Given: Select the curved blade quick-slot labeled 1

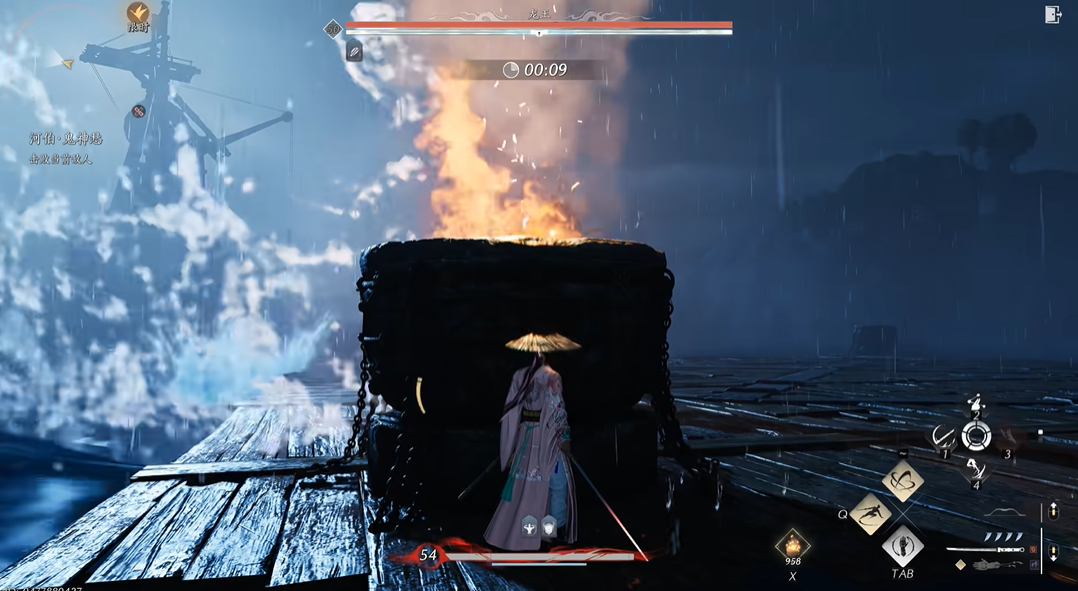Looking at the screenshot, I should click(x=942, y=435).
